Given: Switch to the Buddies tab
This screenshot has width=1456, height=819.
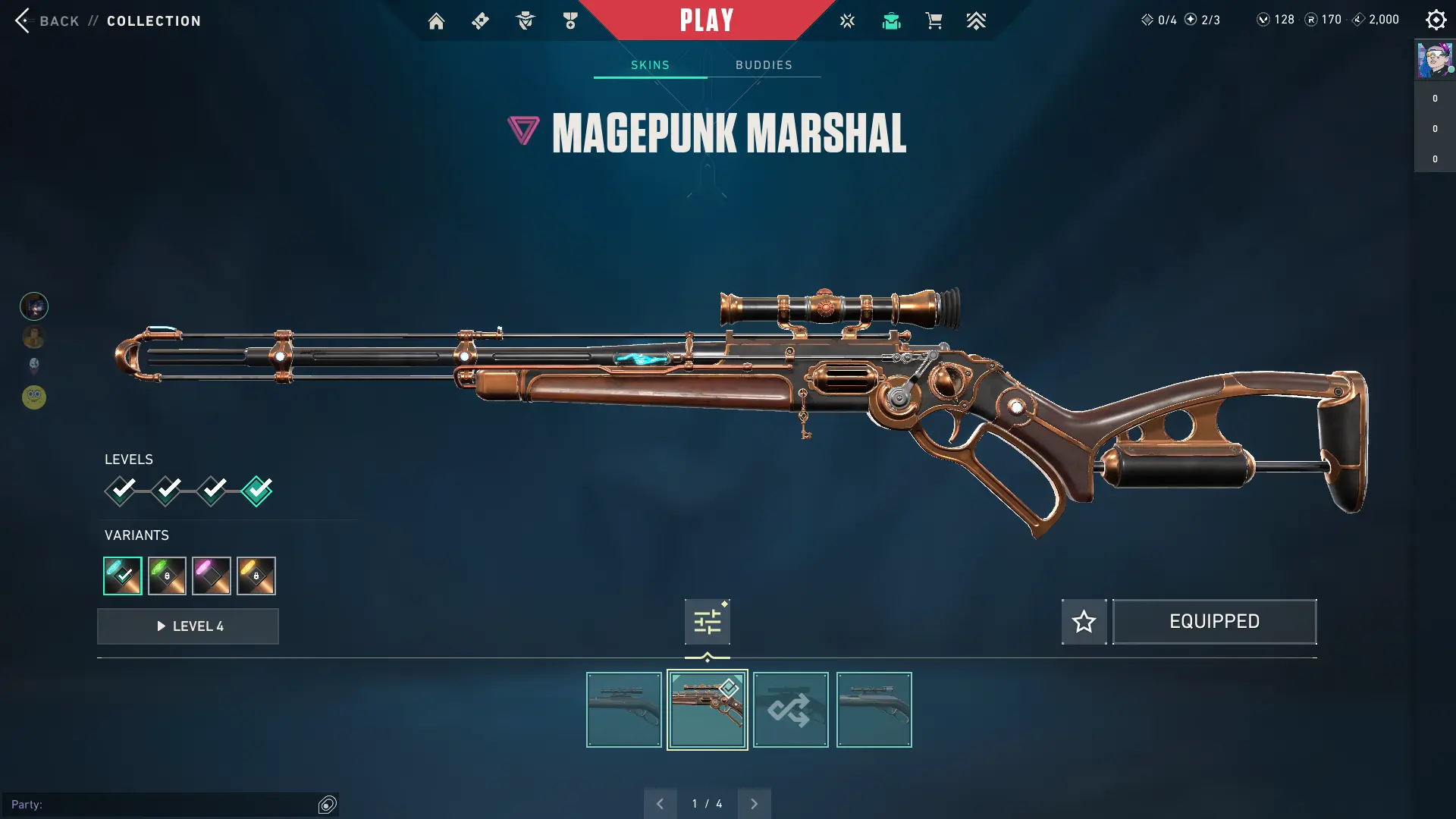Looking at the screenshot, I should (764, 65).
